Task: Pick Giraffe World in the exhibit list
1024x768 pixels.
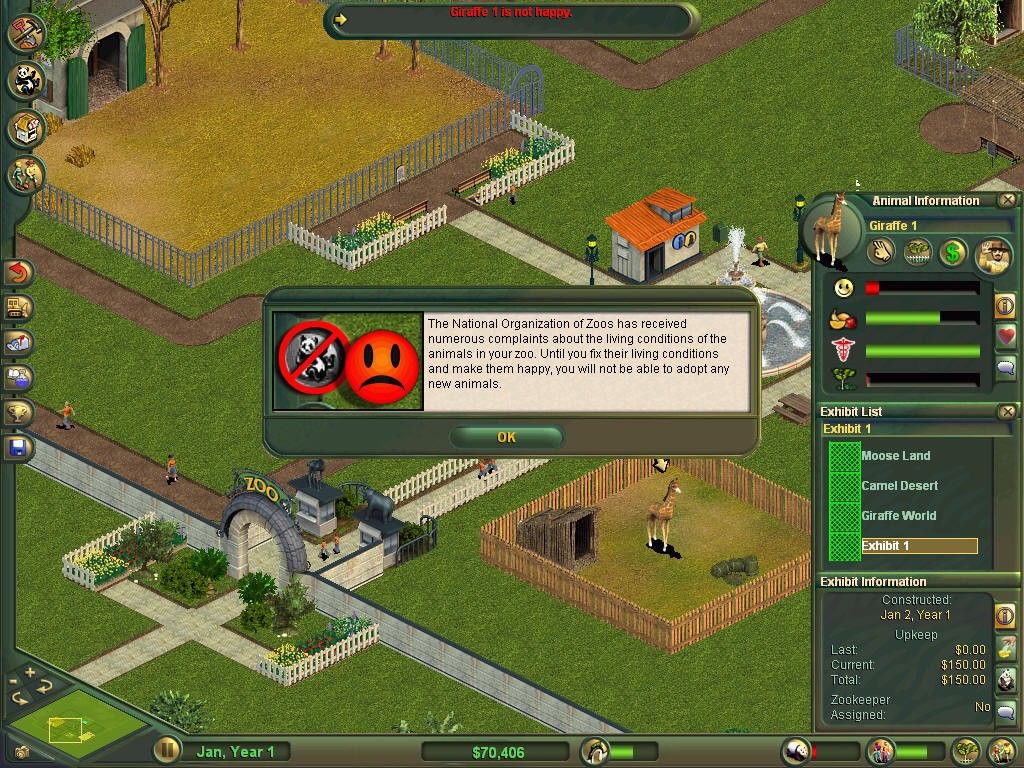Action: click(x=898, y=516)
